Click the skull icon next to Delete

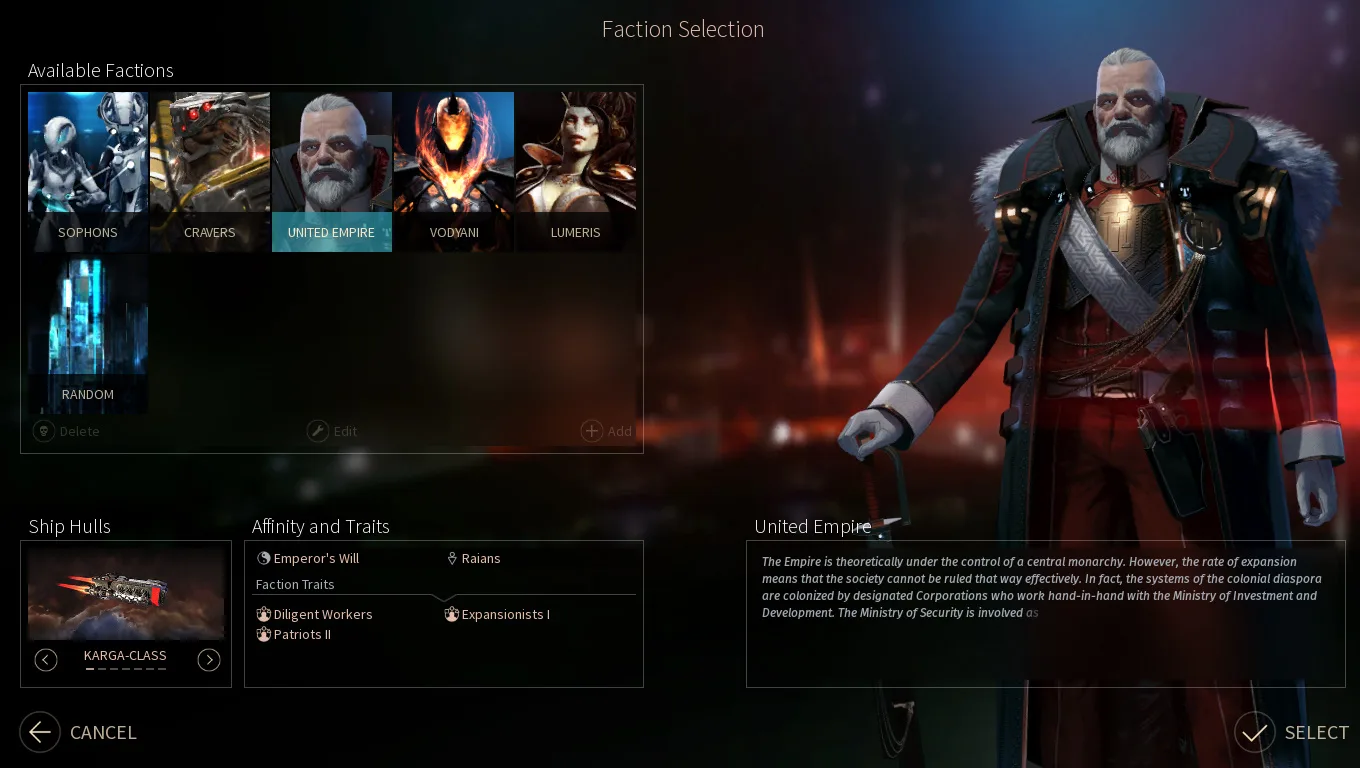tap(43, 430)
